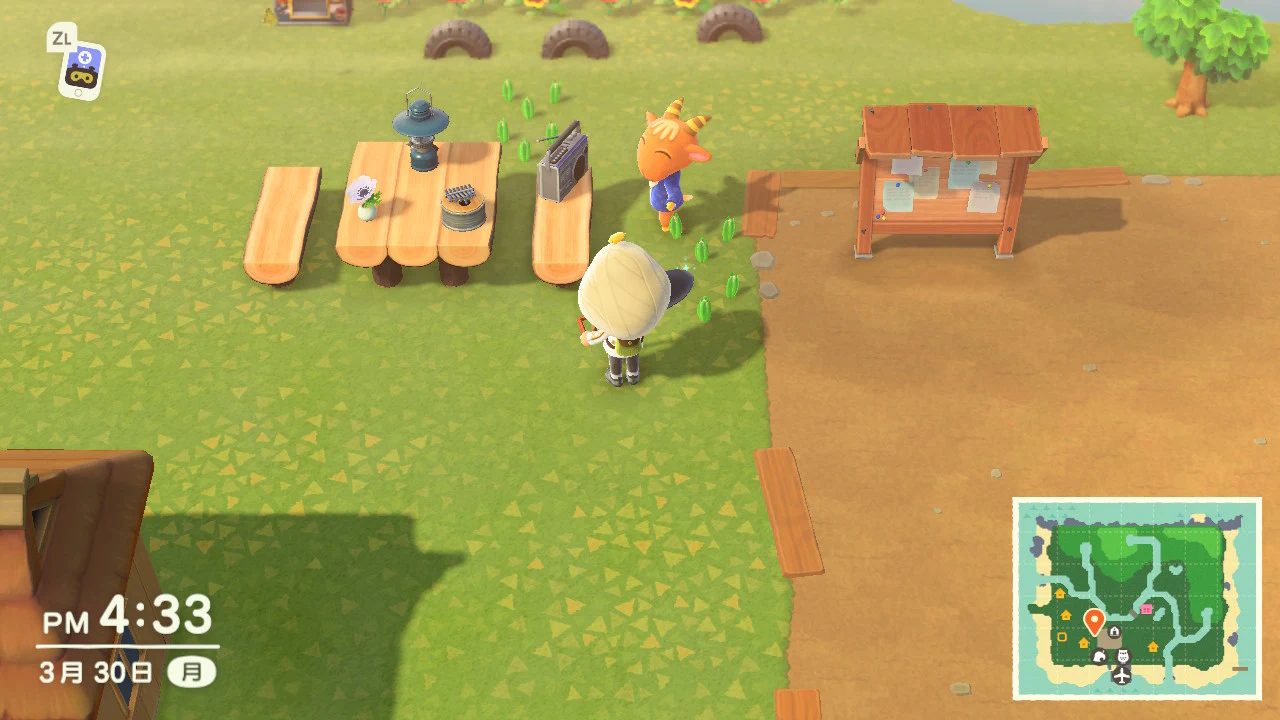
Task: Open the NookPhone icon
Action: (x=81, y=69)
